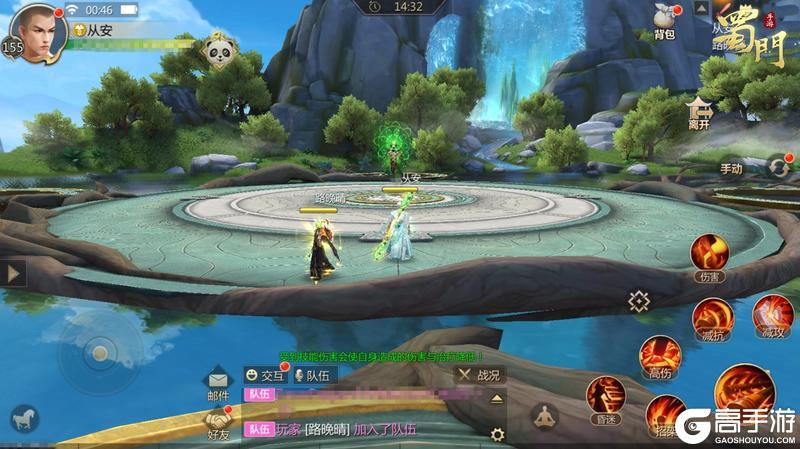Activate the 伤害 damage skill
Viewport: 800px width, 449px height.
[709, 254]
